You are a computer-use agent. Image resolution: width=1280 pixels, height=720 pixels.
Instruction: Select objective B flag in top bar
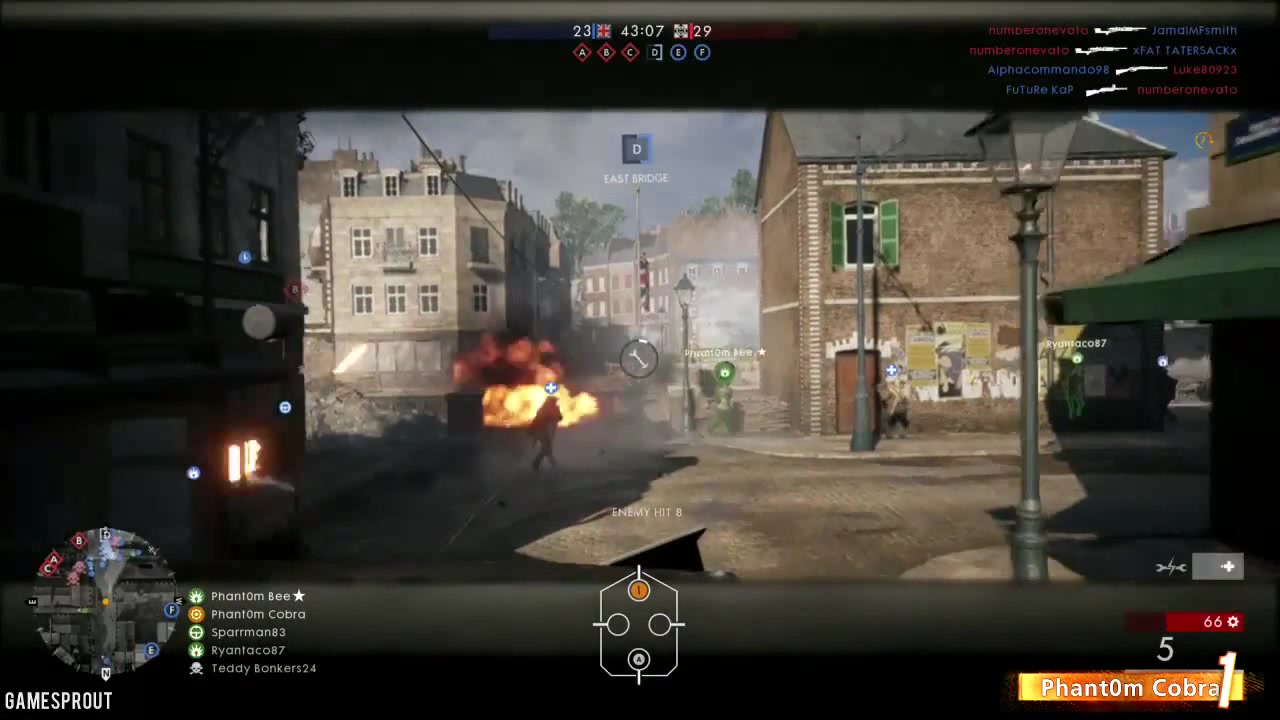point(606,52)
